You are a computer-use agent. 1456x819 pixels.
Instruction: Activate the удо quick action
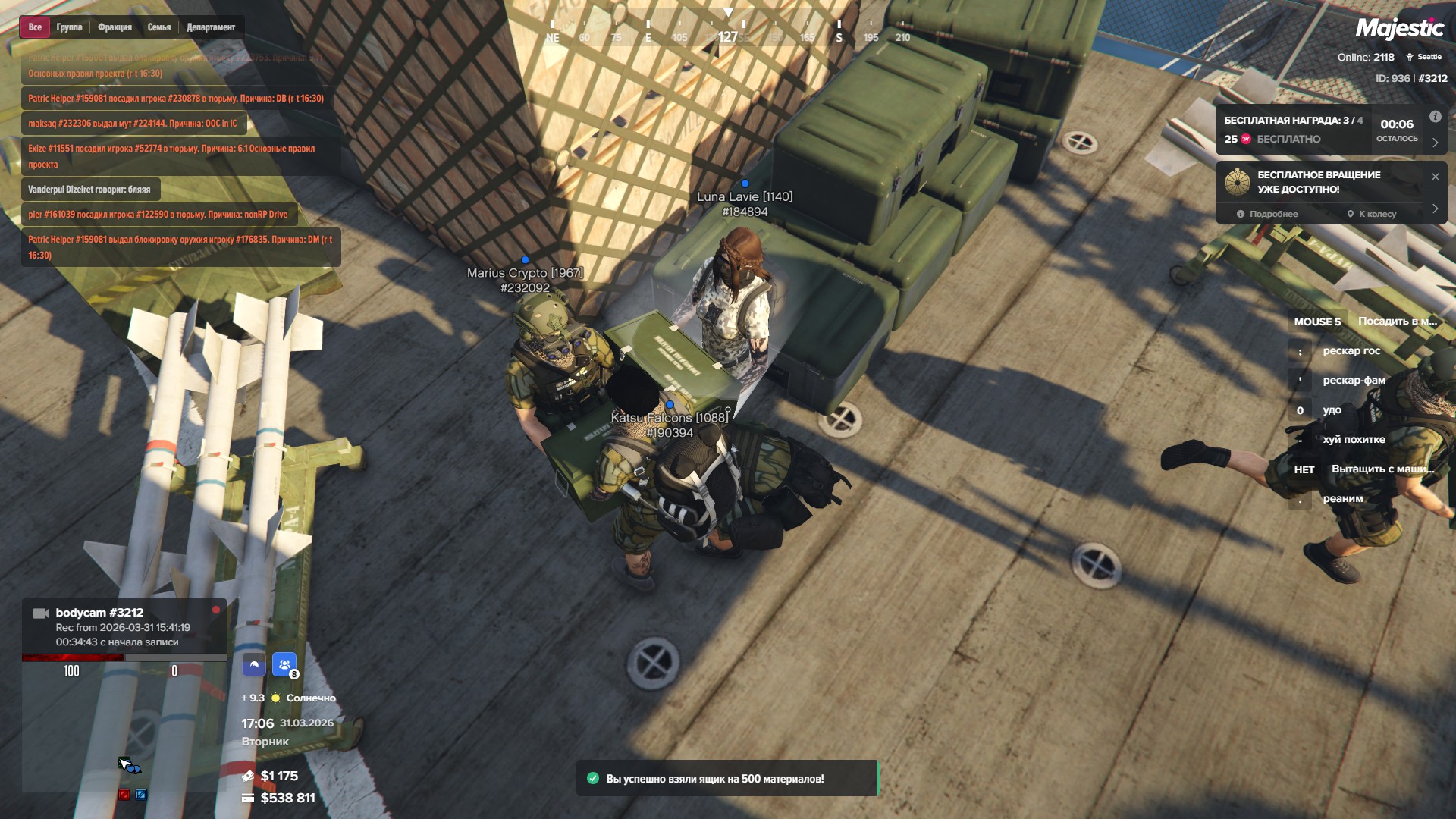click(1332, 410)
